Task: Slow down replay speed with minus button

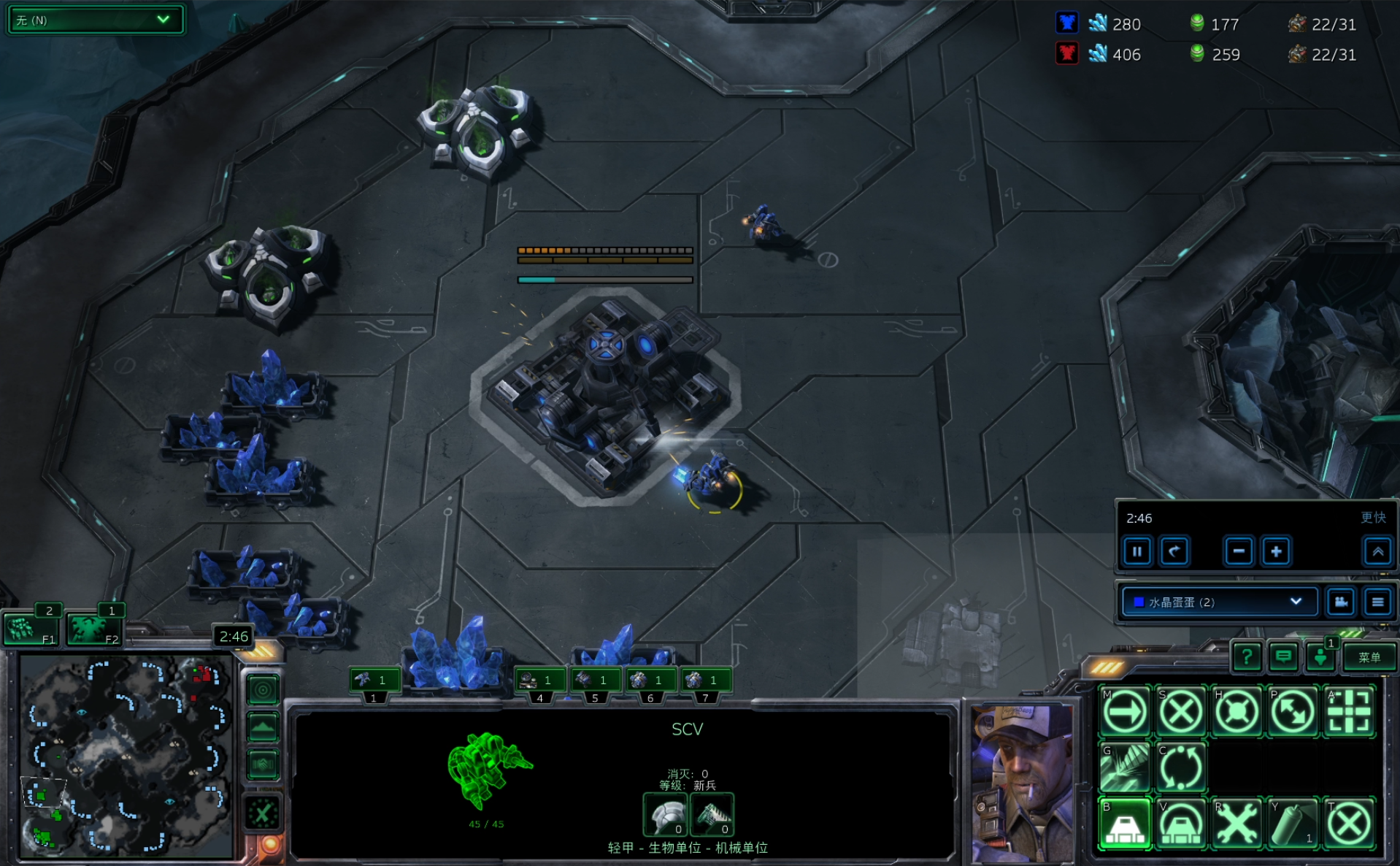Action: pos(1239,551)
